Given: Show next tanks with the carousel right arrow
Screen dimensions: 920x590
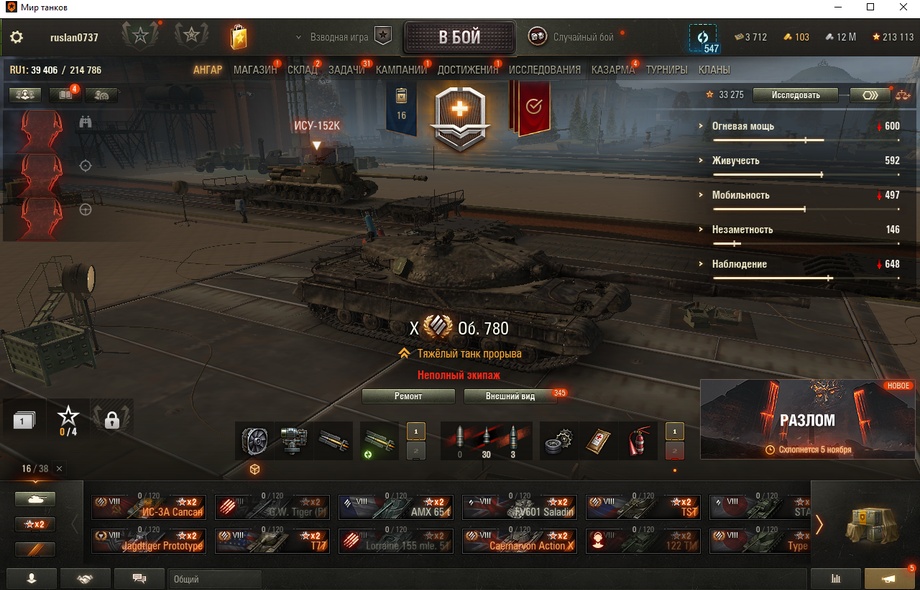Looking at the screenshot, I should [x=819, y=524].
